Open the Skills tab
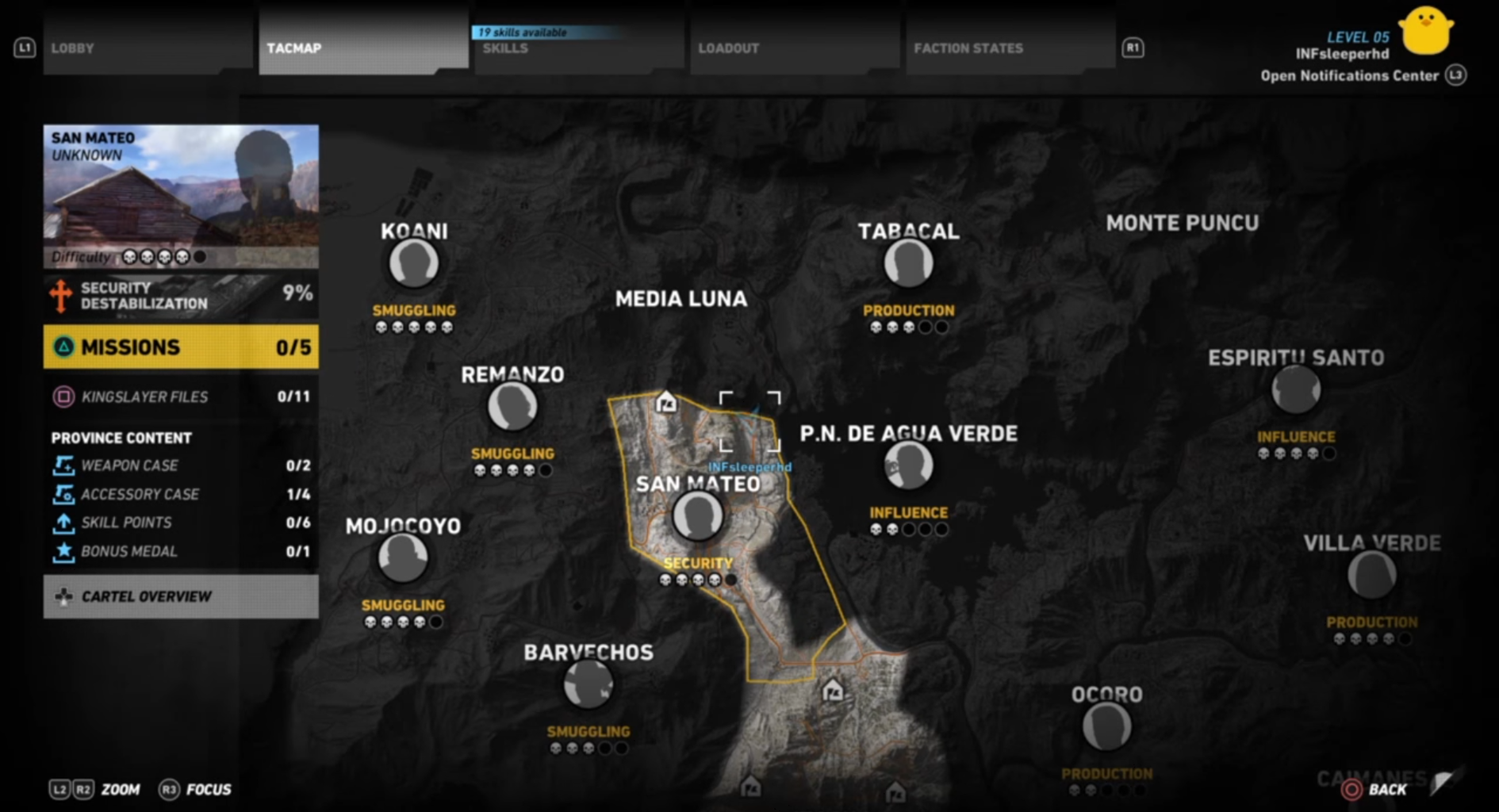This screenshot has width=1499, height=812. pyautogui.click(x=579, y=48)
